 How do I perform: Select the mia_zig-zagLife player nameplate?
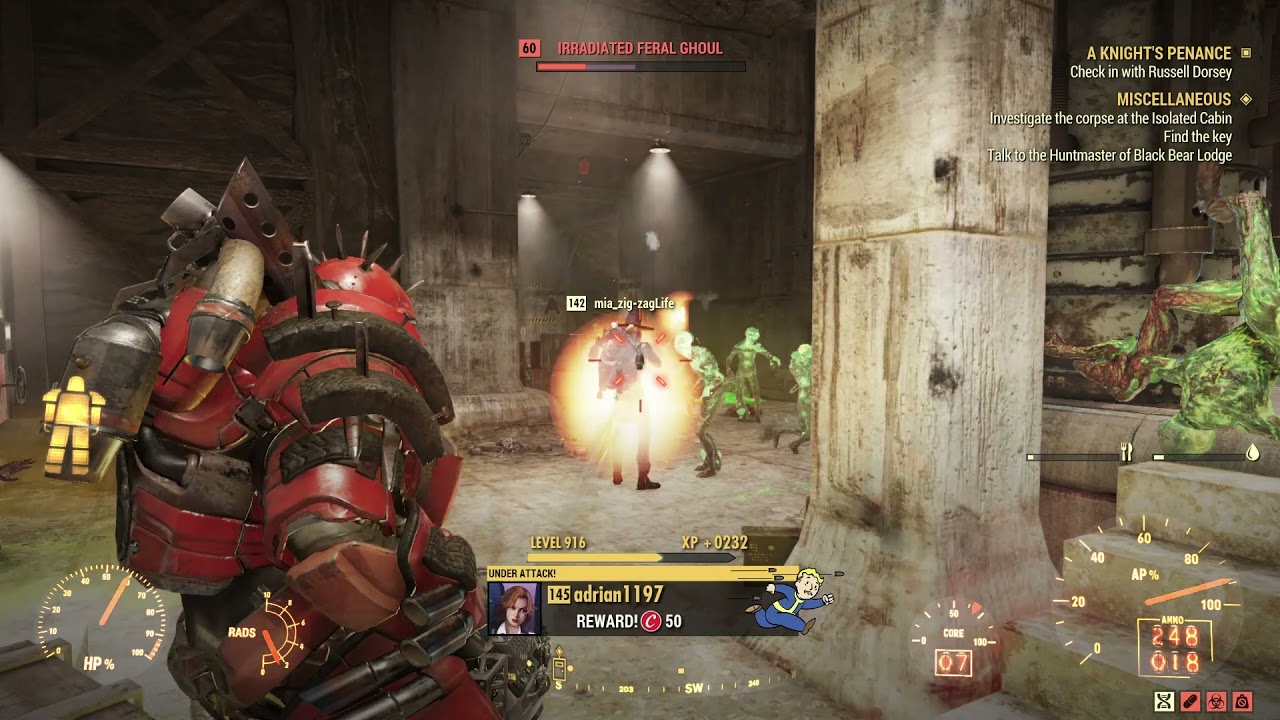click(633, 303)
